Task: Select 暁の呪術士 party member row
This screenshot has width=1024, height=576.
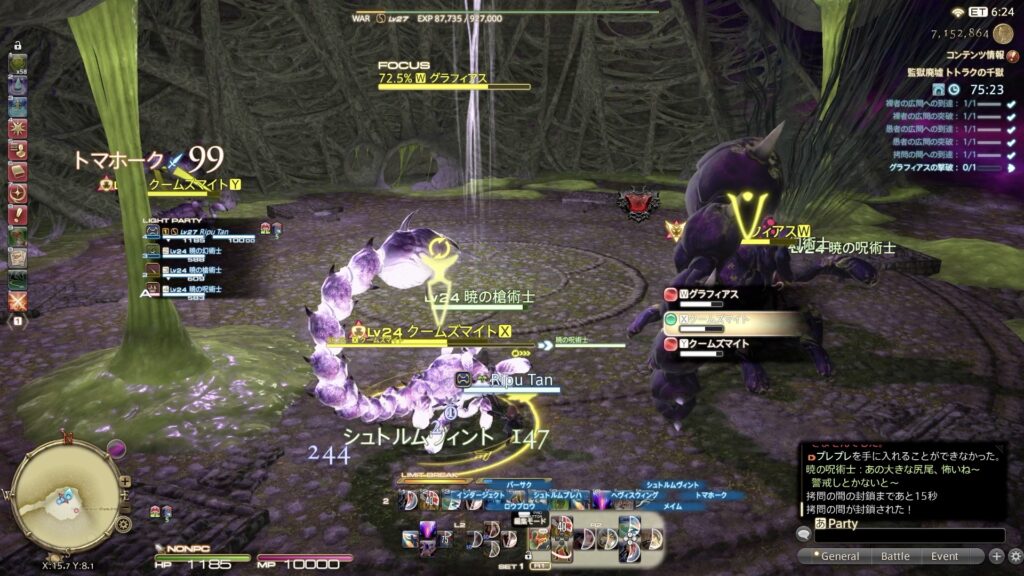Action: tap(205, 289)
